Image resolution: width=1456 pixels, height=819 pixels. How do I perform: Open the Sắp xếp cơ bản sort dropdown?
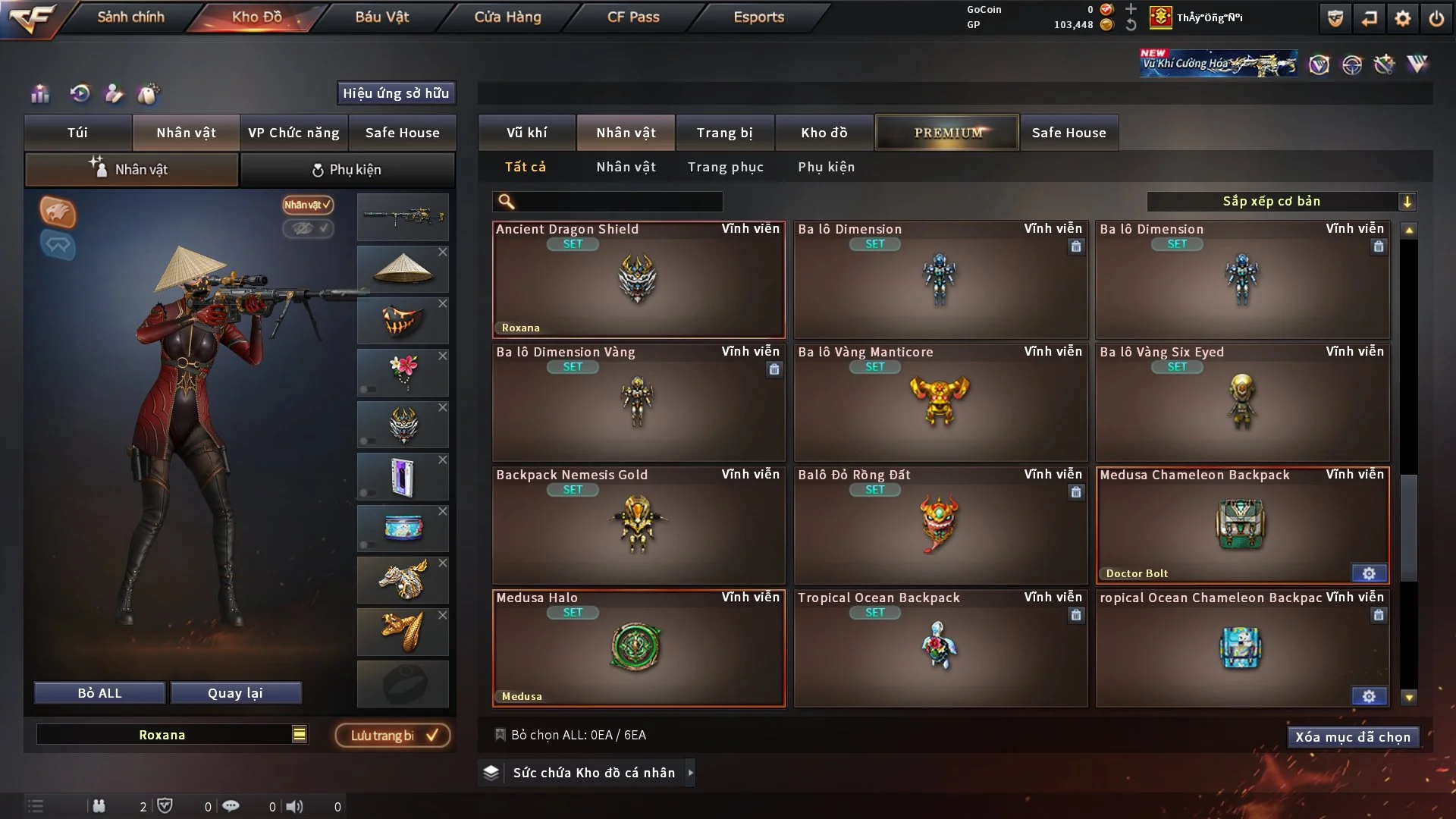pyautogui.click(x=1281, y=202)
